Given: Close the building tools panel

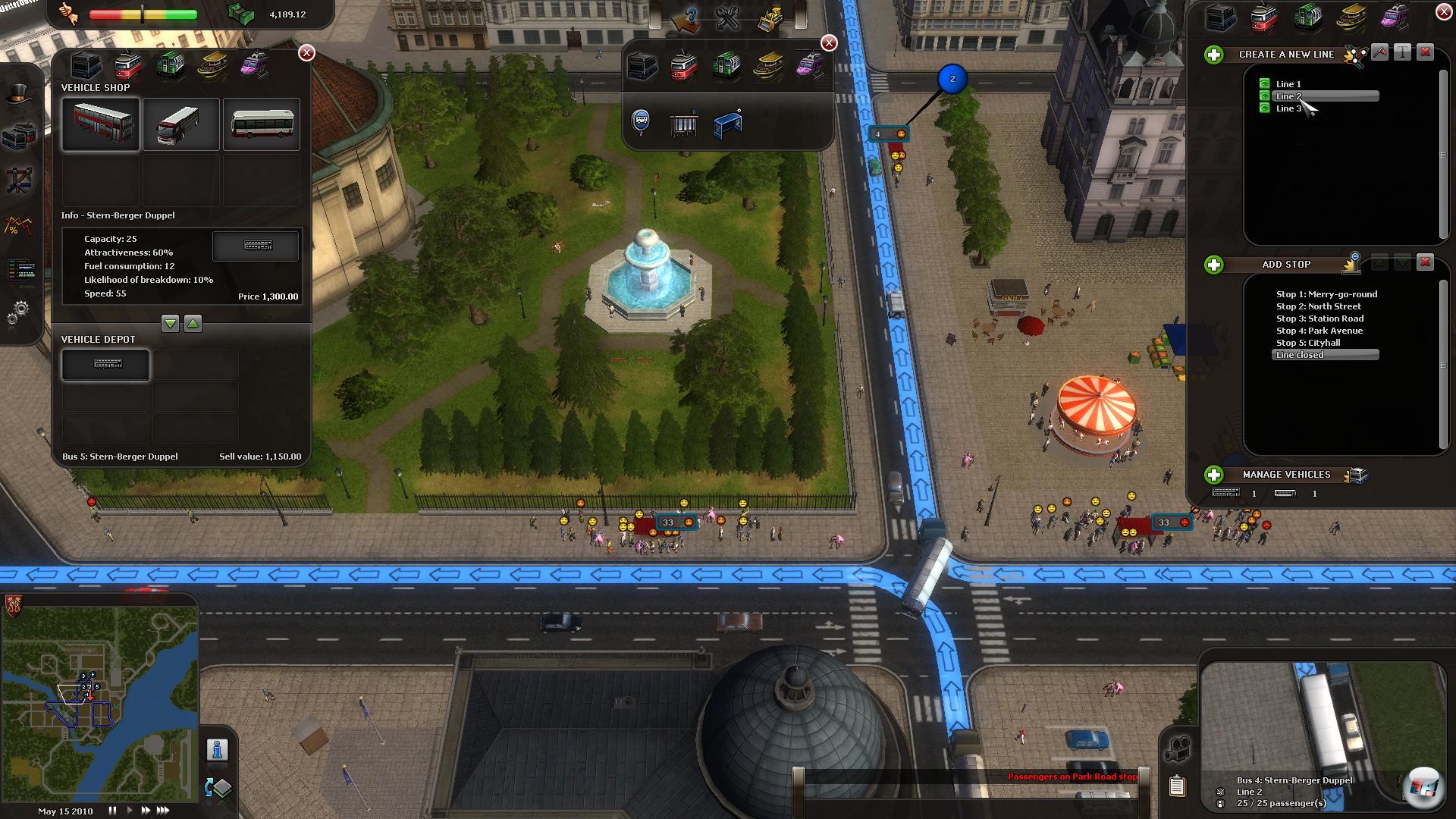Looking at the screenshot, I should tap(829, 43).
